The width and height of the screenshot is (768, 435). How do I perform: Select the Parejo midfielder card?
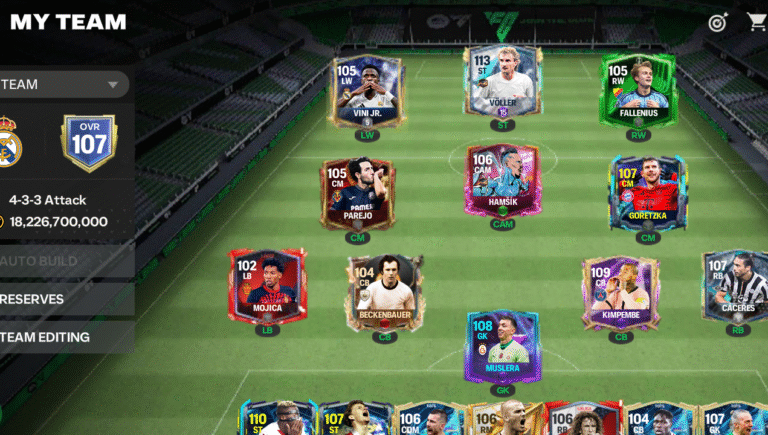pos(357,194)
